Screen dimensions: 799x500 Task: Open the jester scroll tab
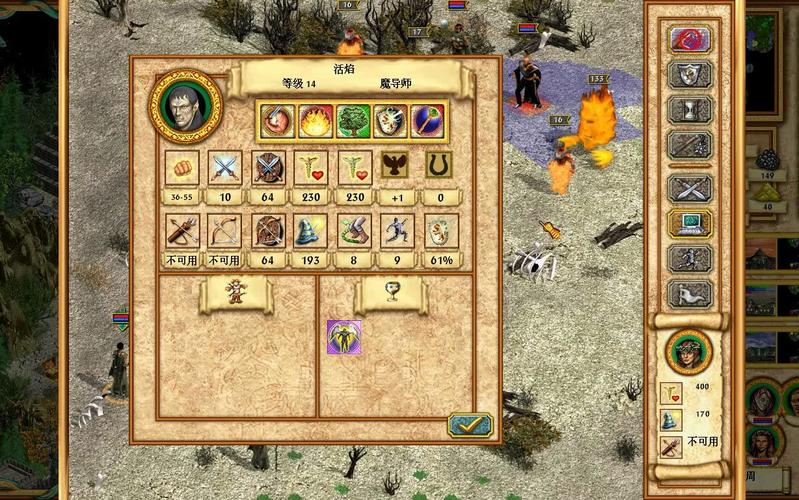click(235, 292)
